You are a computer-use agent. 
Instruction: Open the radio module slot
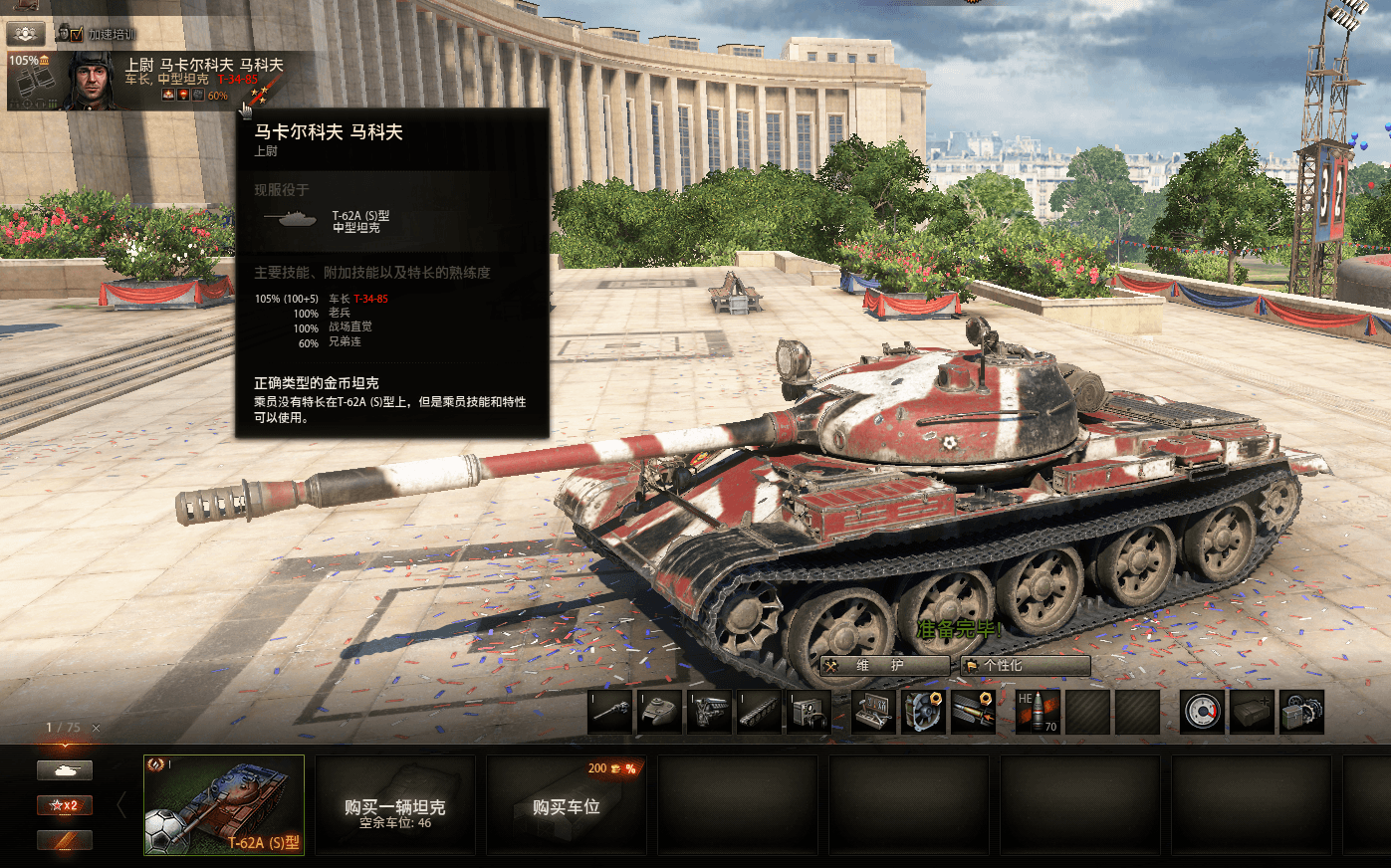tap(808, 712)
